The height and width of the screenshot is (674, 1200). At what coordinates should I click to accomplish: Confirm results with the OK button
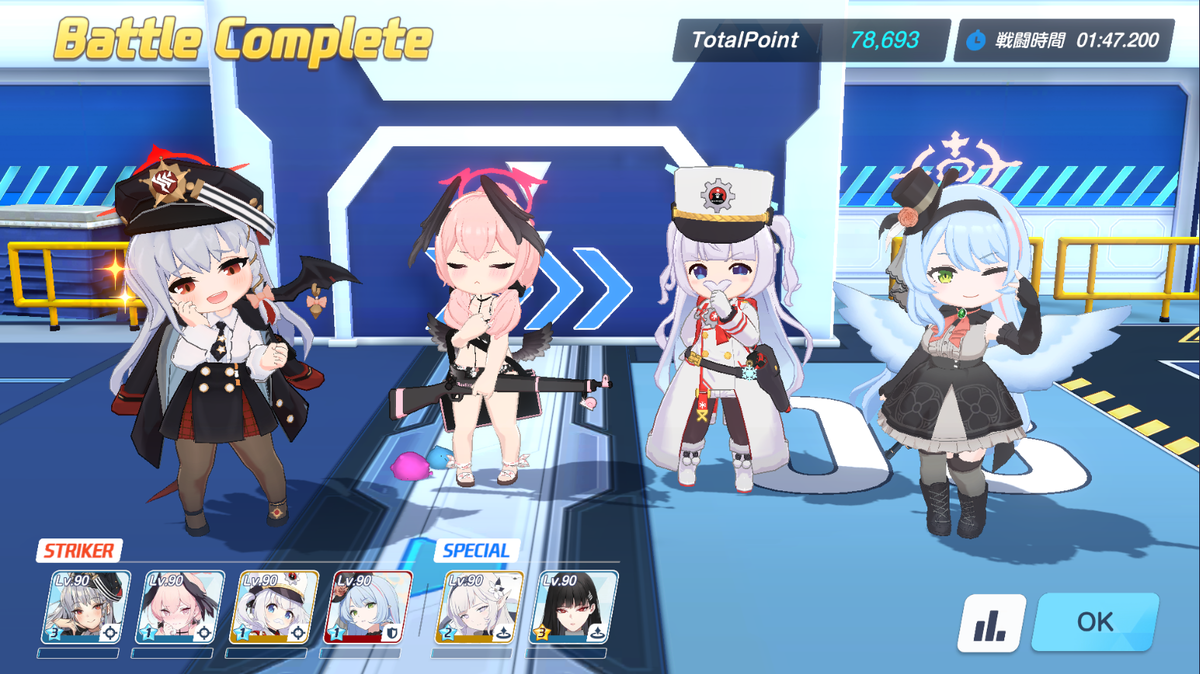(x=1095, y=622)
